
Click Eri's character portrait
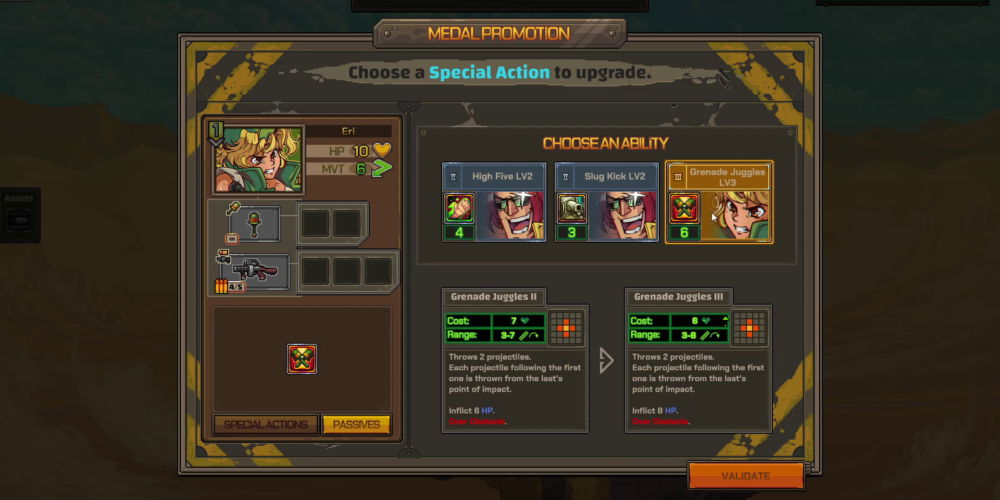[256, 158]
